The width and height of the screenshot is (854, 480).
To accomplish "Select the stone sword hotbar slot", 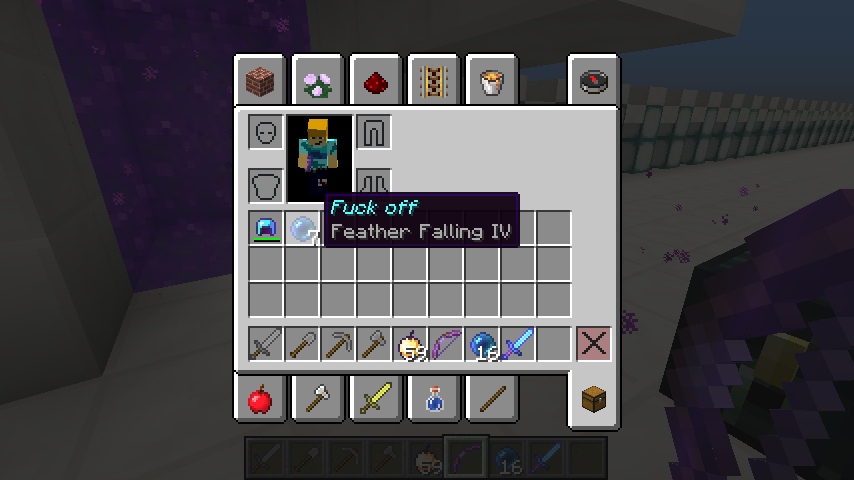I will [x=266, y=344].
